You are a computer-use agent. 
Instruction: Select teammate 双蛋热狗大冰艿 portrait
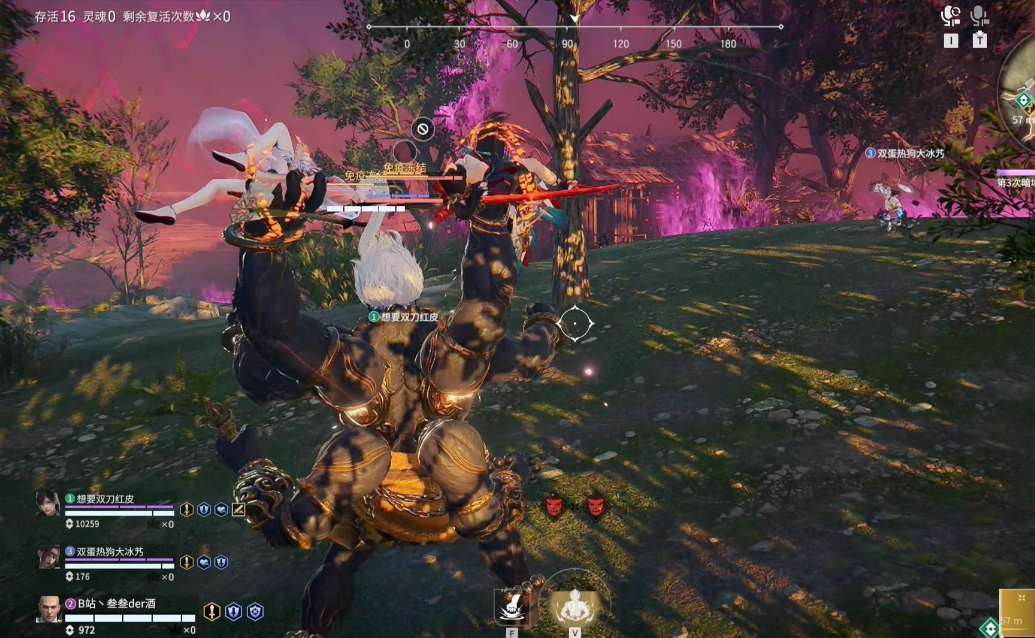pyautogui.click(x=48, y=557)
